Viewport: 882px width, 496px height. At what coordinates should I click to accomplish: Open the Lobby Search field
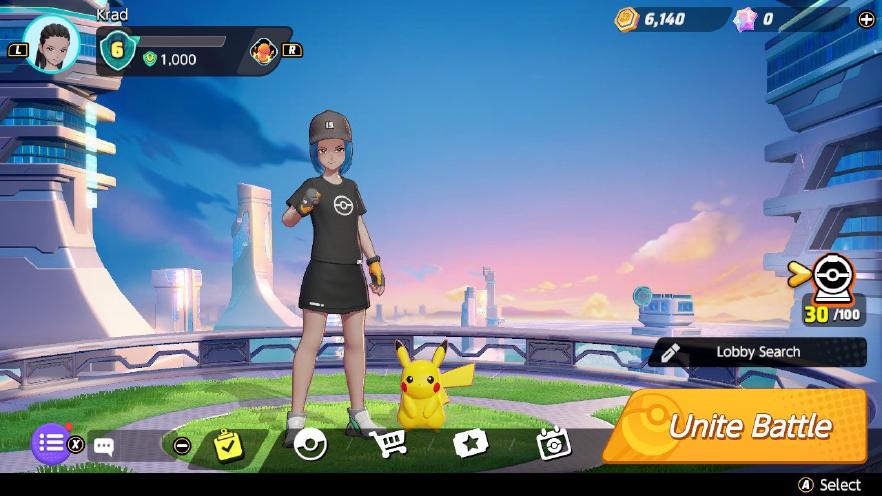(x=757, y=352)
